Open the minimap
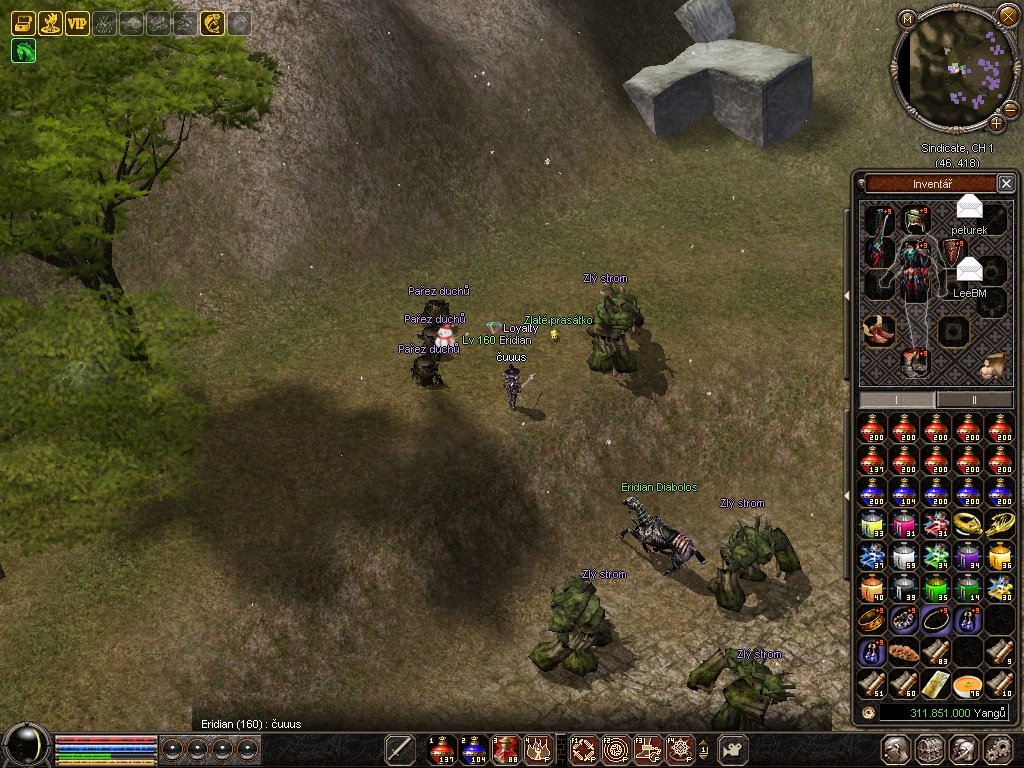The height and width of the screenshot is (768, 1024). coord(906,18)
